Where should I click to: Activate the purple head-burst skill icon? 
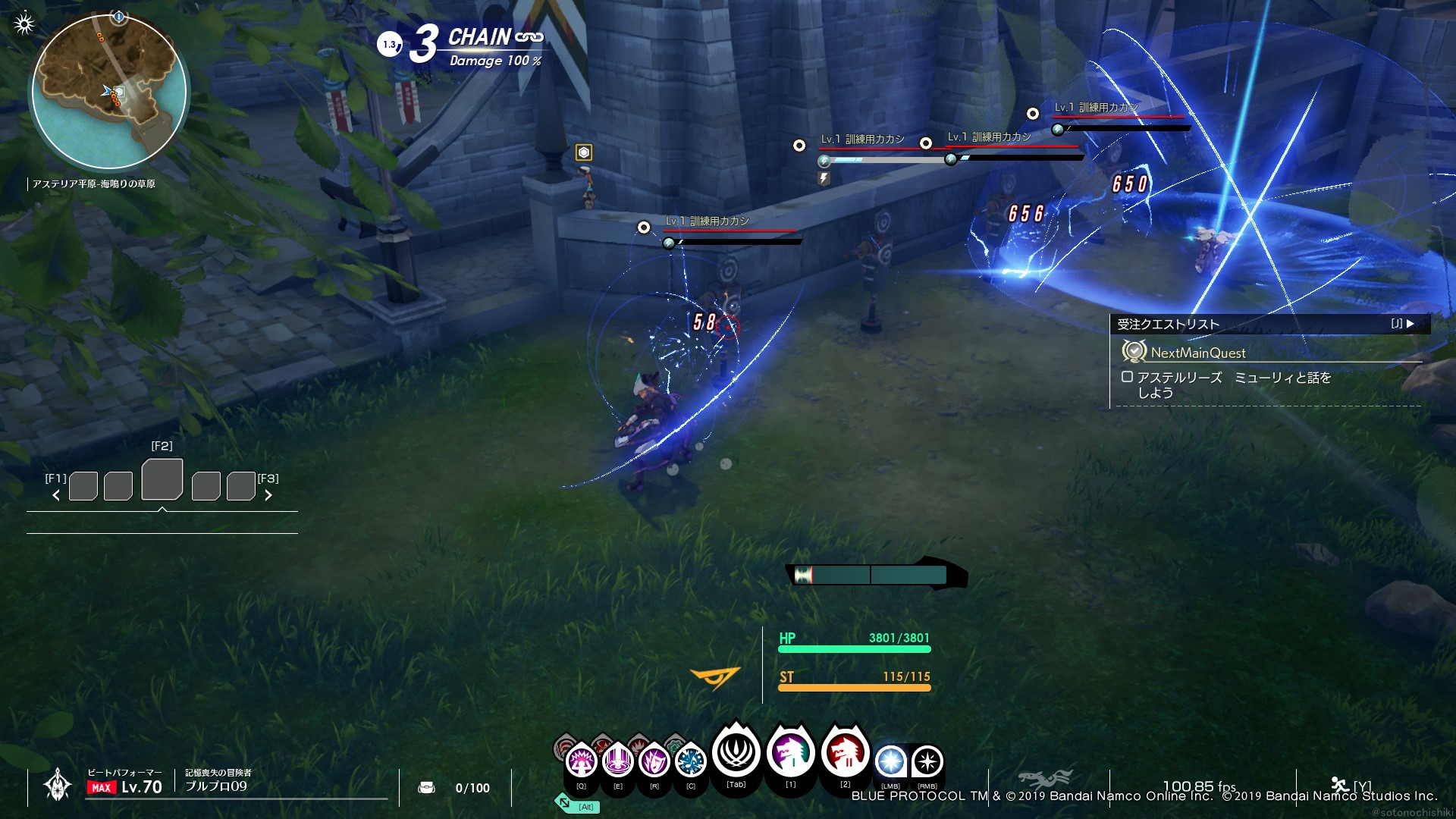coord(582,760)
